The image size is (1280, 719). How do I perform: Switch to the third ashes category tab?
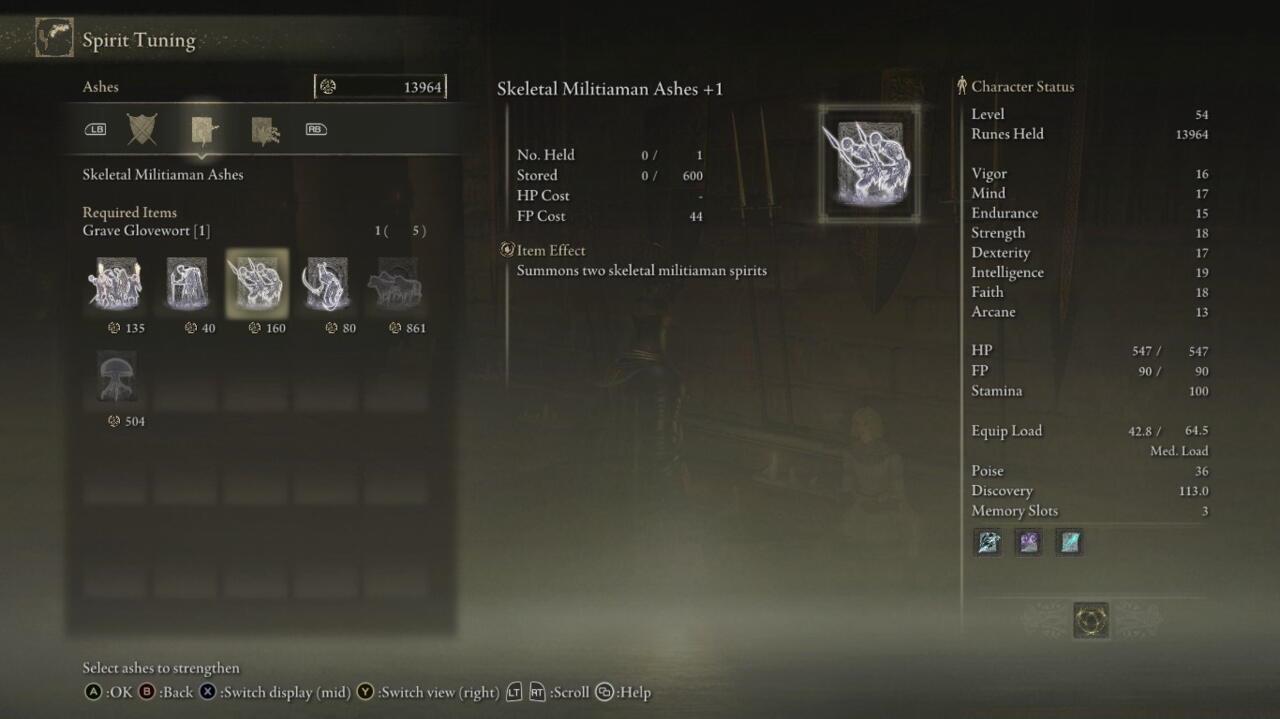265,130
